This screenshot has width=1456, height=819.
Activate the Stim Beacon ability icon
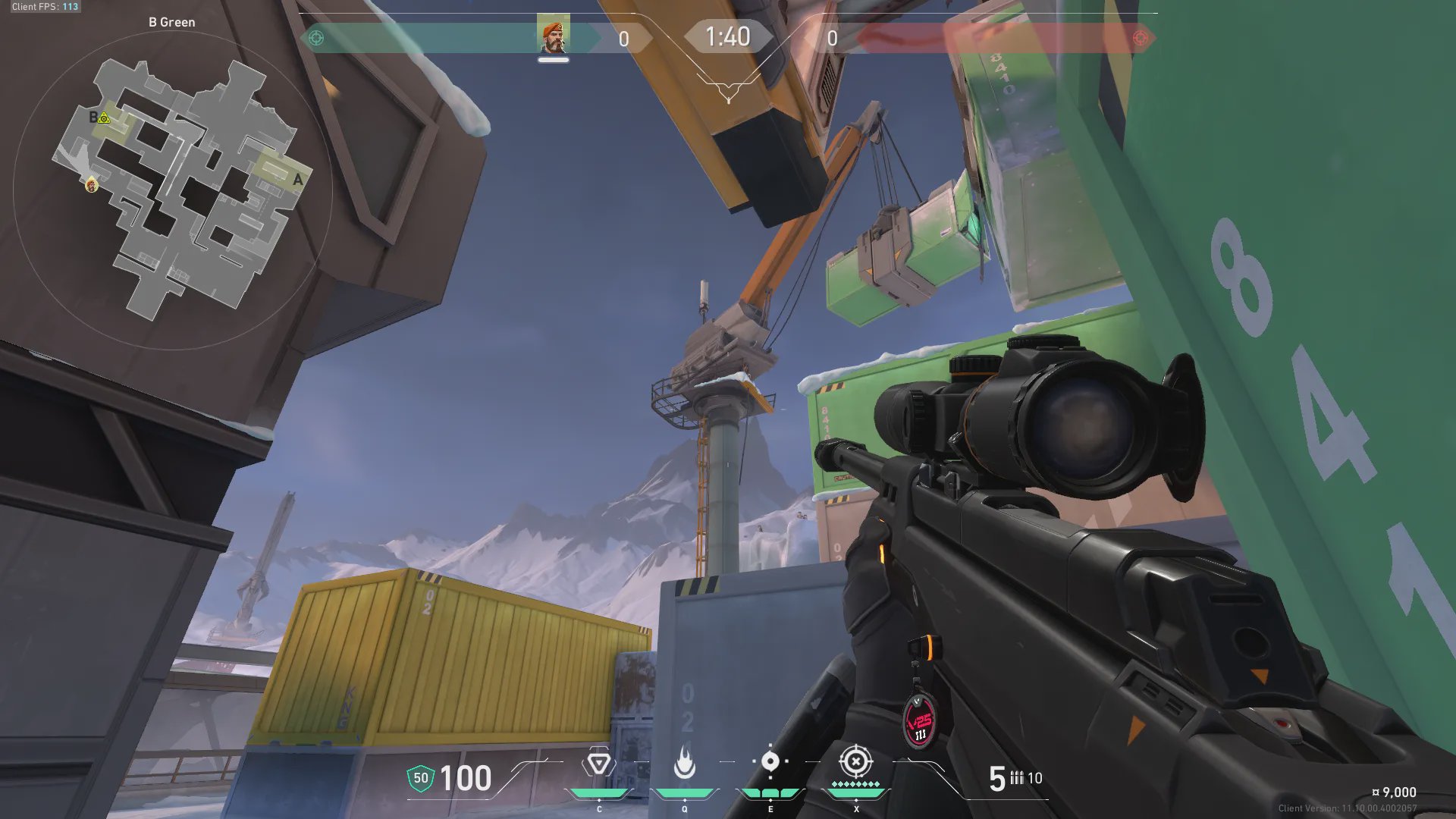[598, 763]
